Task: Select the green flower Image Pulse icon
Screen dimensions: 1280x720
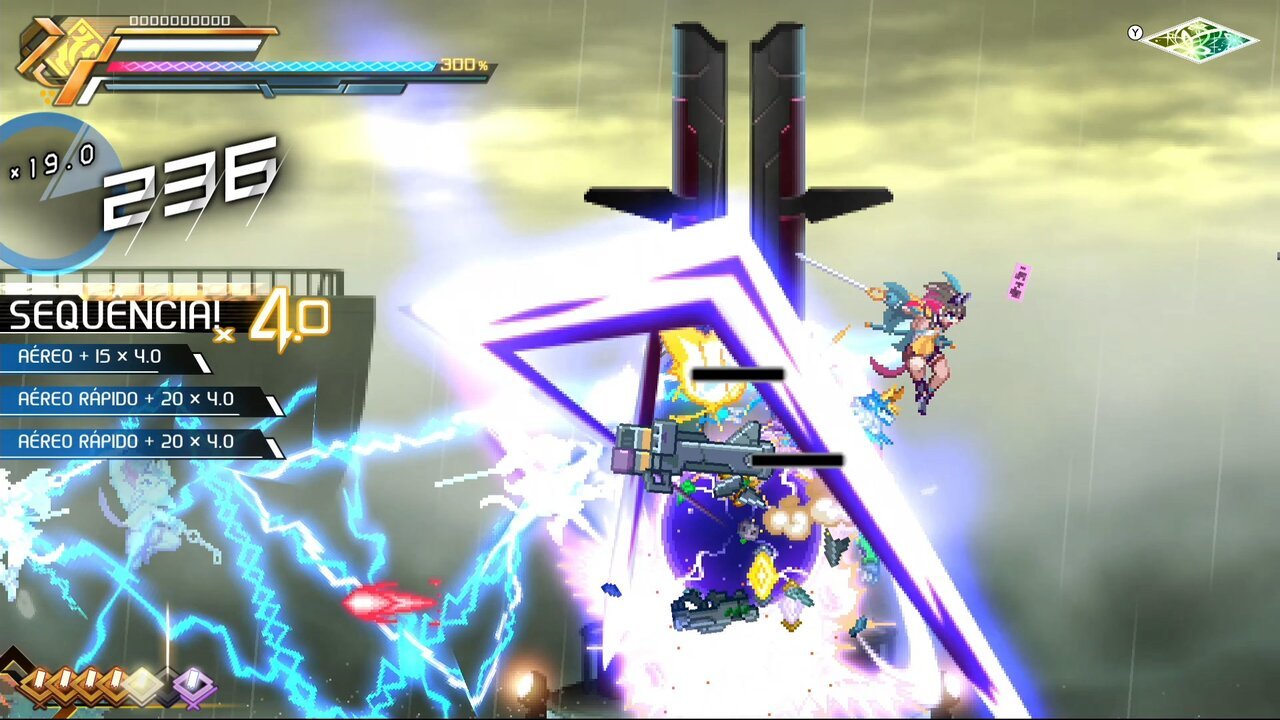Action: (x=1199, y=40)
